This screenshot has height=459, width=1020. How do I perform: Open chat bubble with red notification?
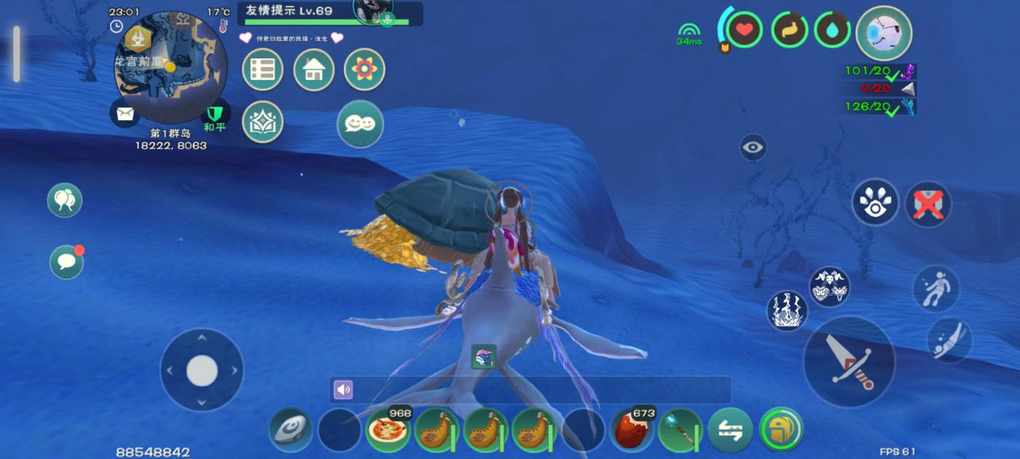click(67, 262)
